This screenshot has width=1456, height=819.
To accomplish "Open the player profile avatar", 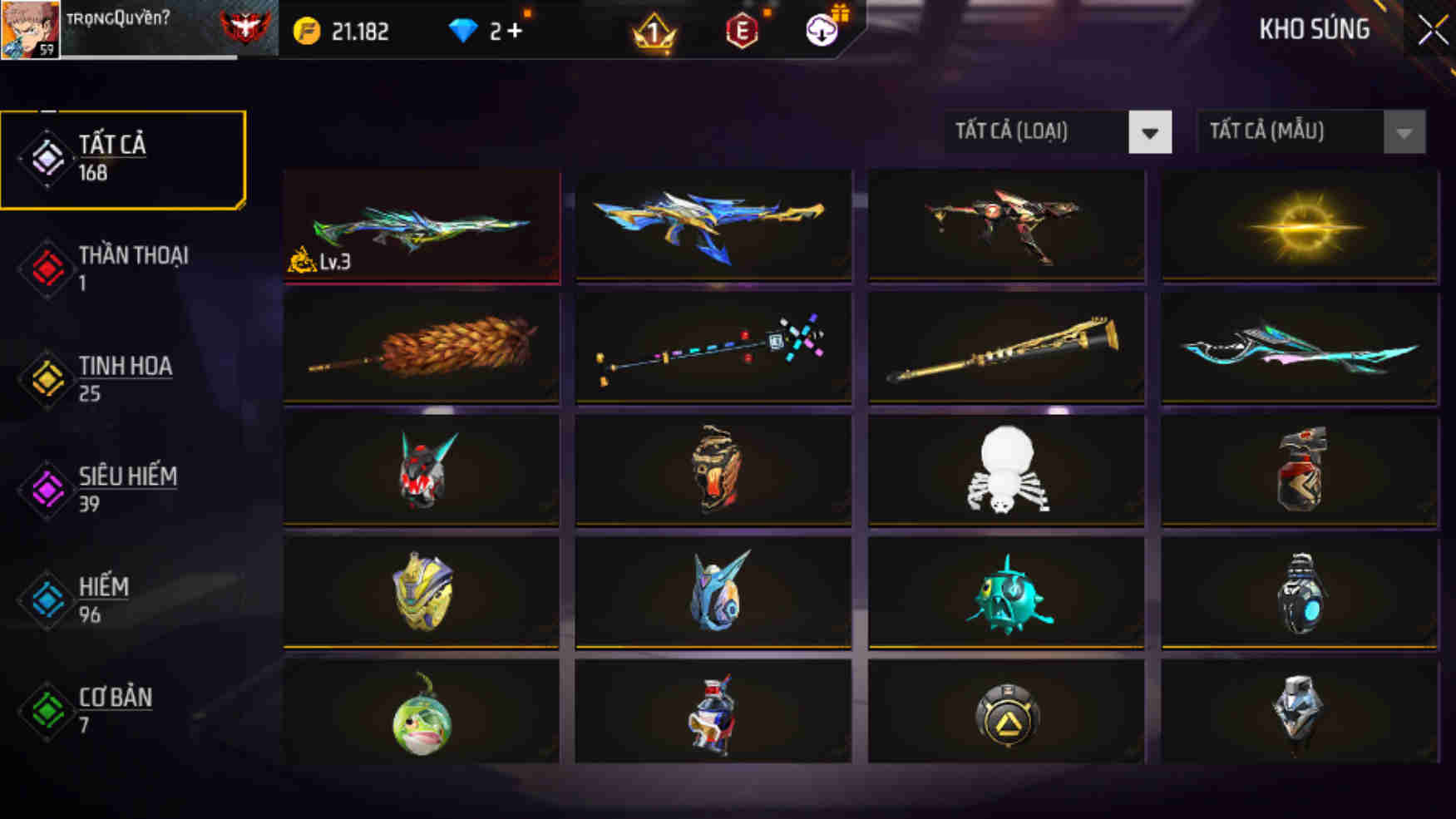I will point(27,31).
